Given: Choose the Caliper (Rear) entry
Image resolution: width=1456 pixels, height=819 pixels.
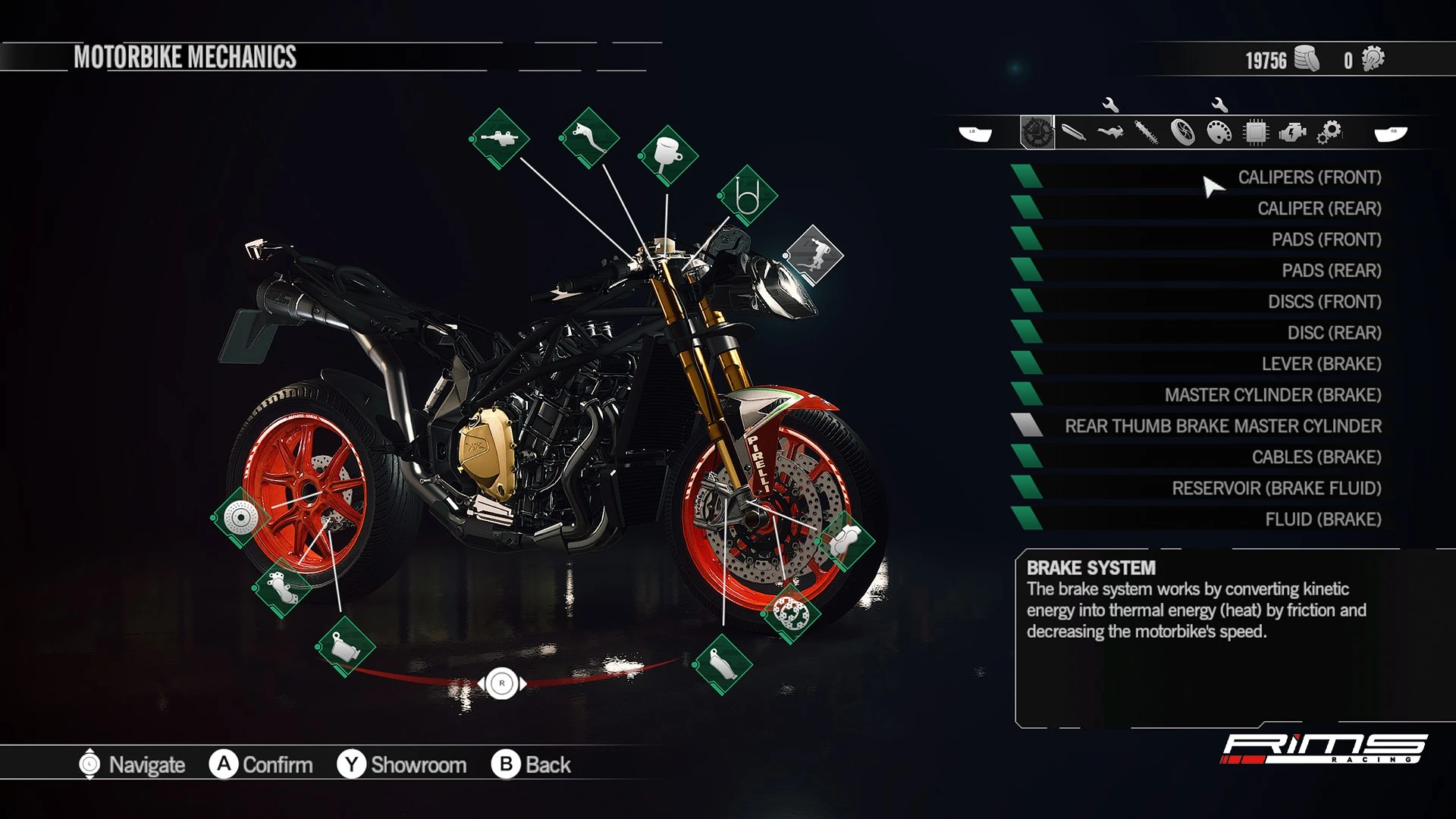Looking at the screenshot, I should [1319, 209].
